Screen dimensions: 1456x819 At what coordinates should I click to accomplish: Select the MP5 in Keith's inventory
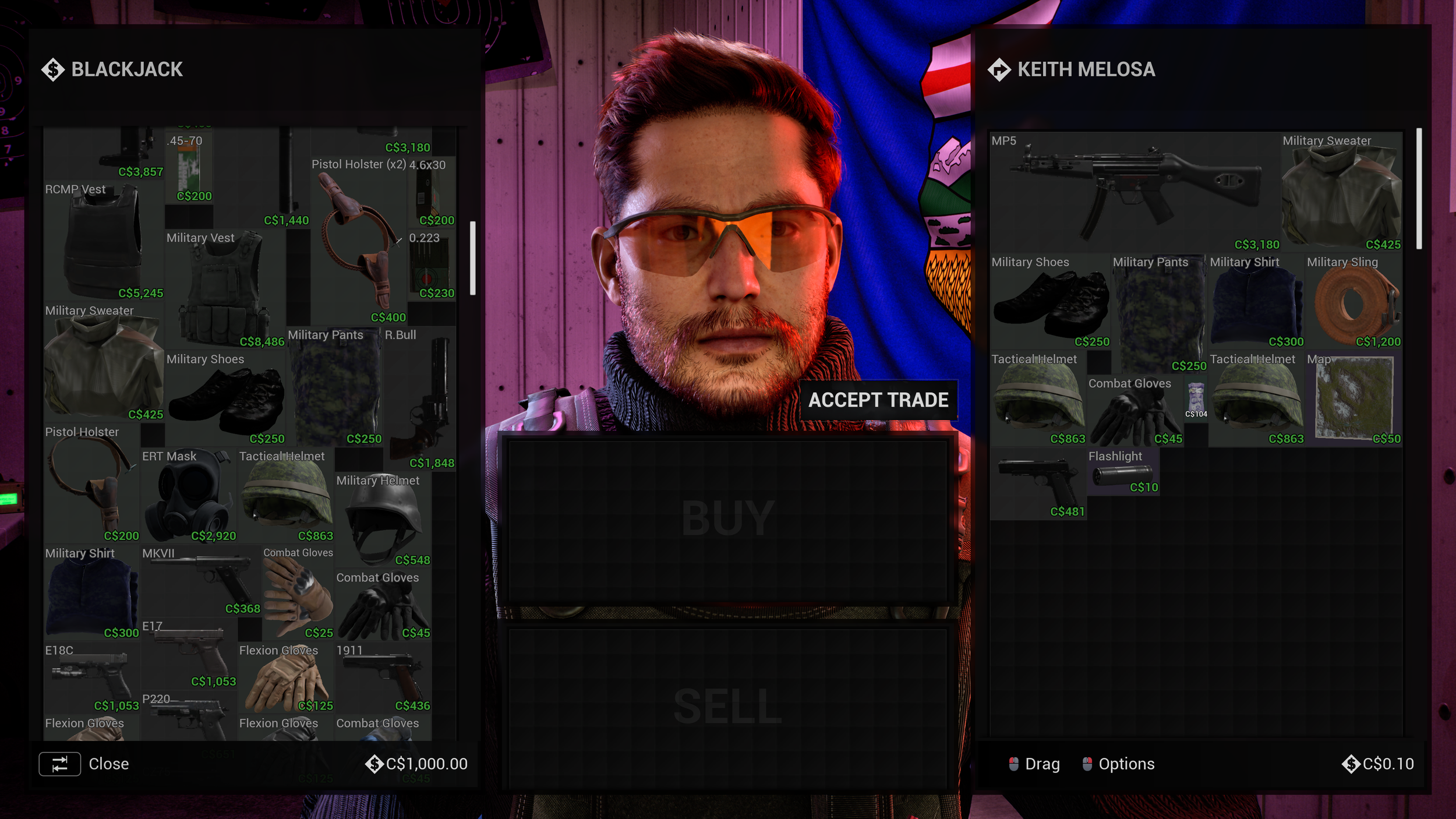[x=1135, y=192]
